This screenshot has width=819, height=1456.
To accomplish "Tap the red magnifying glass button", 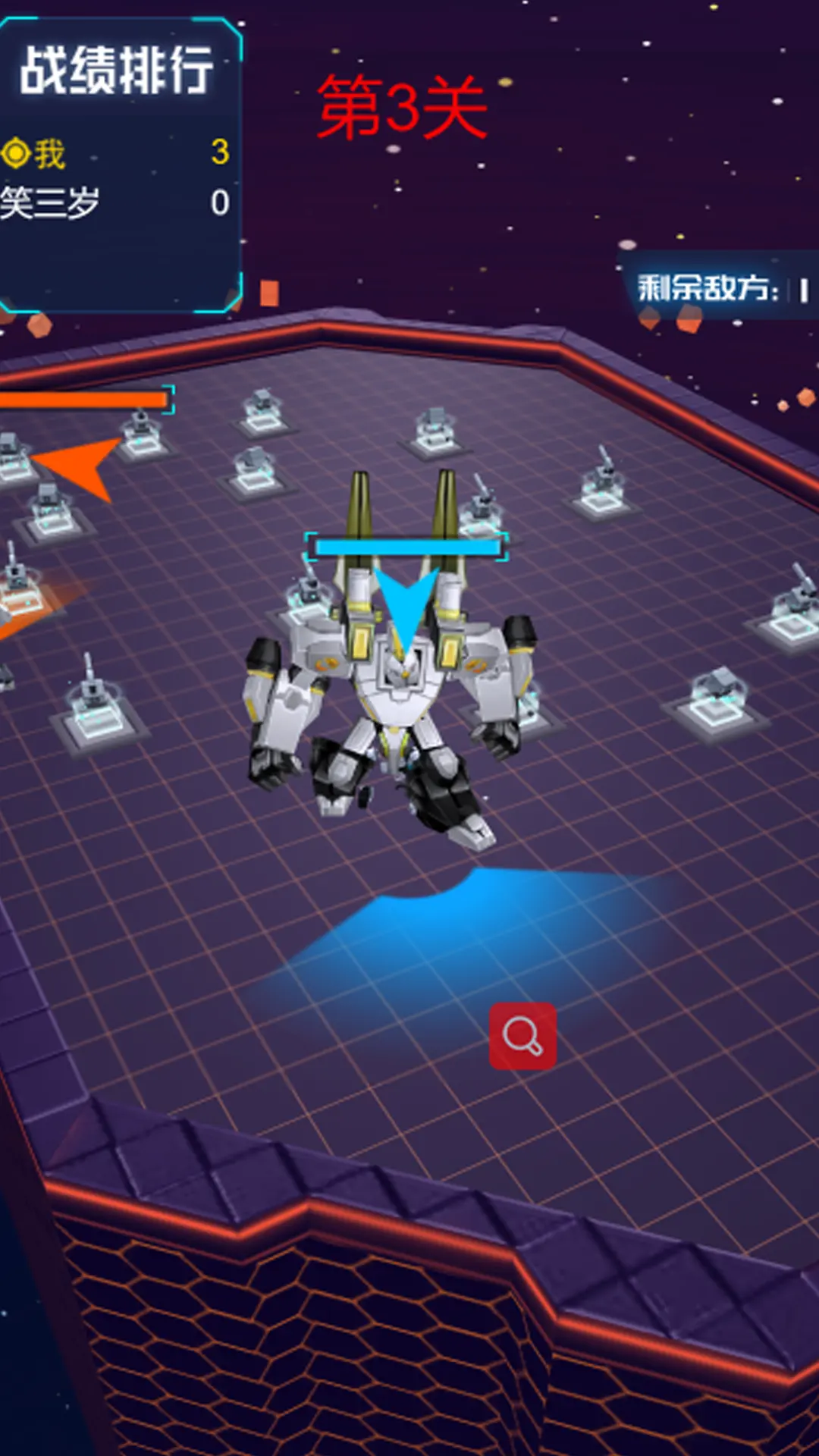I will (522, 1036).
